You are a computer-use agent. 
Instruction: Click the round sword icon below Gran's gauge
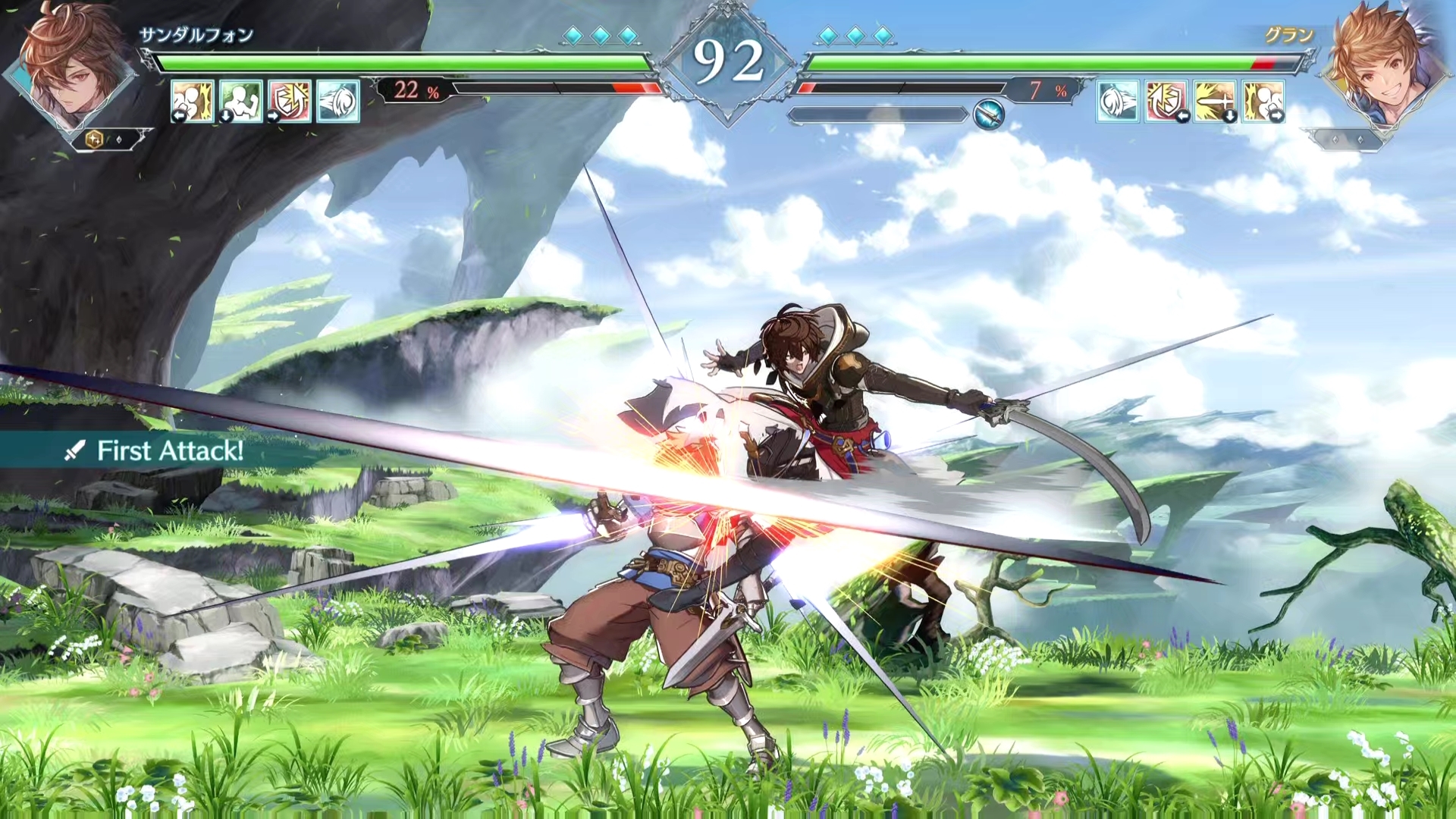coord(989,115)
